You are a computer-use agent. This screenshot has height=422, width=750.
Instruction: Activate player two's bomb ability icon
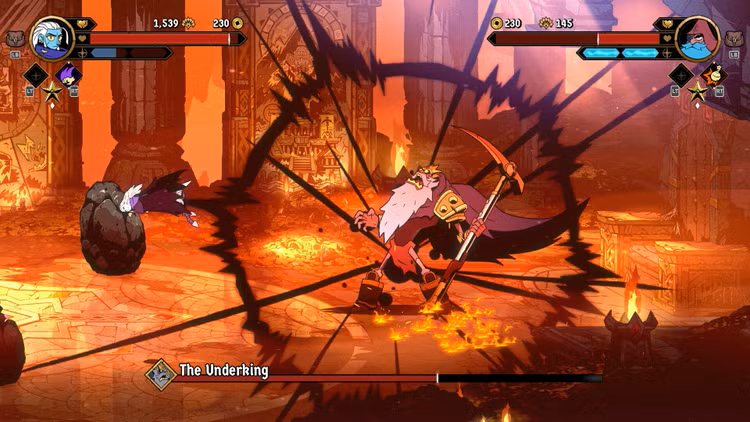712,74
